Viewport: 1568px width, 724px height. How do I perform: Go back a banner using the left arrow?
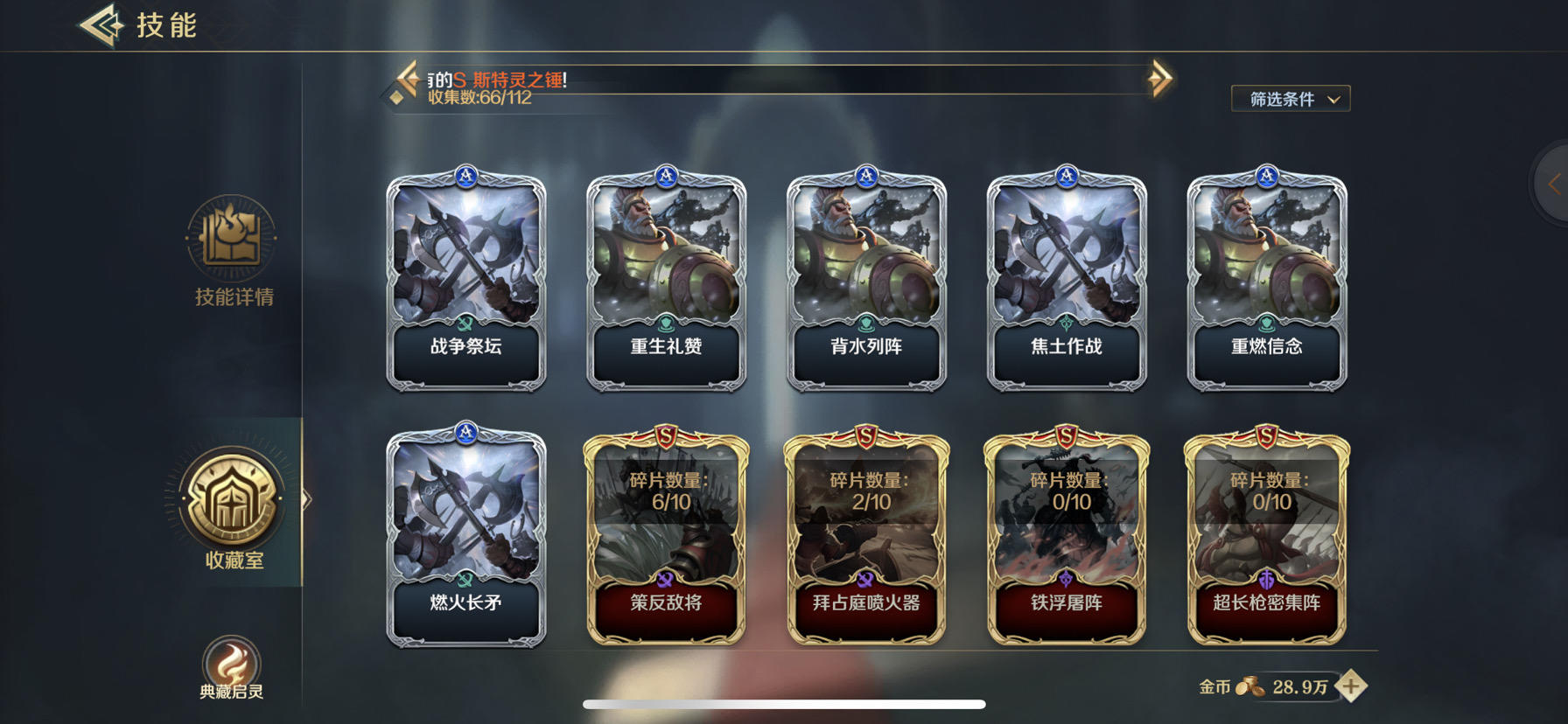click(x=405, y=79)
